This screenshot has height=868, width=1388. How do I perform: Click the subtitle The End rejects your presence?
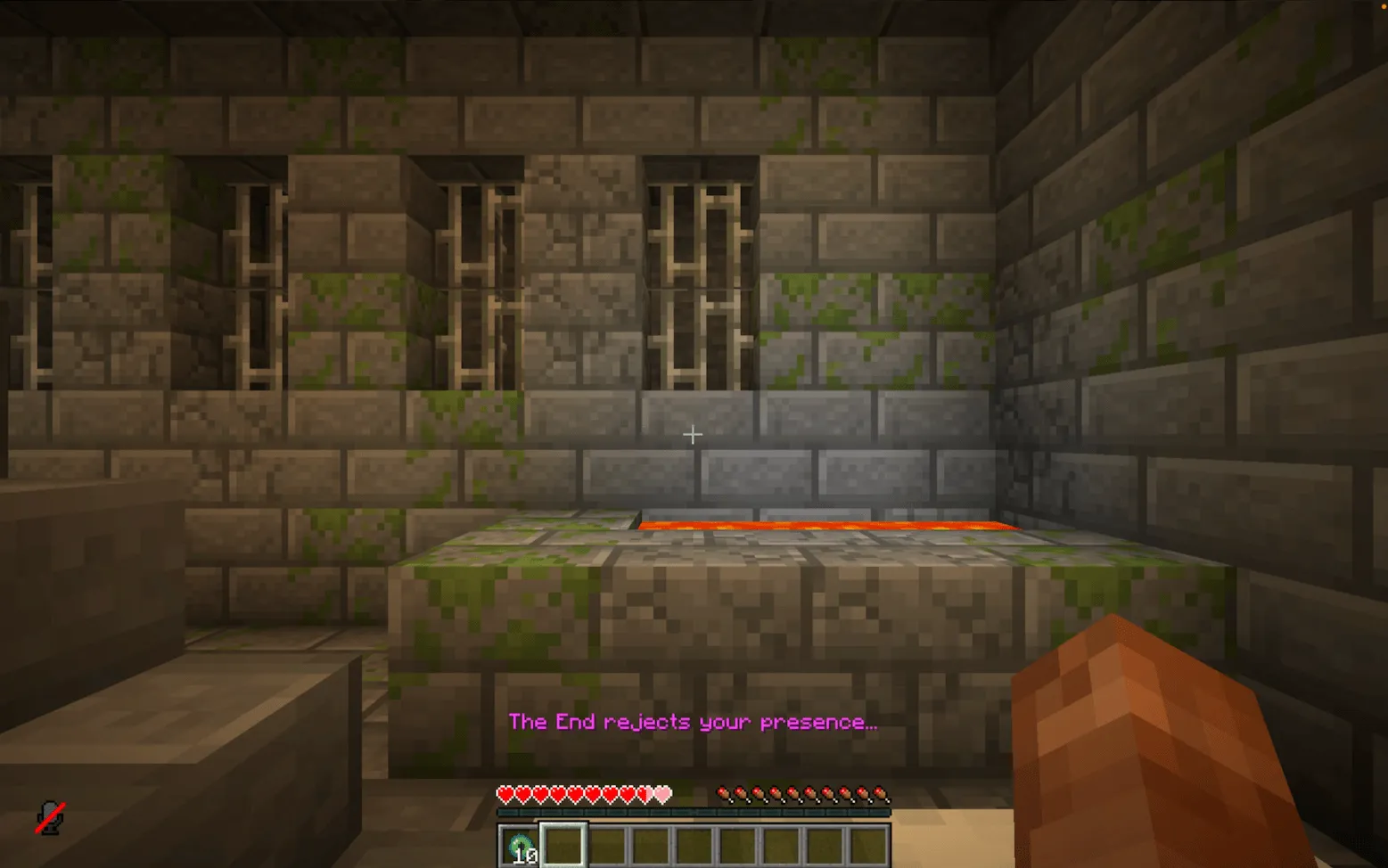pyautogui.click(x=693, y=722)
